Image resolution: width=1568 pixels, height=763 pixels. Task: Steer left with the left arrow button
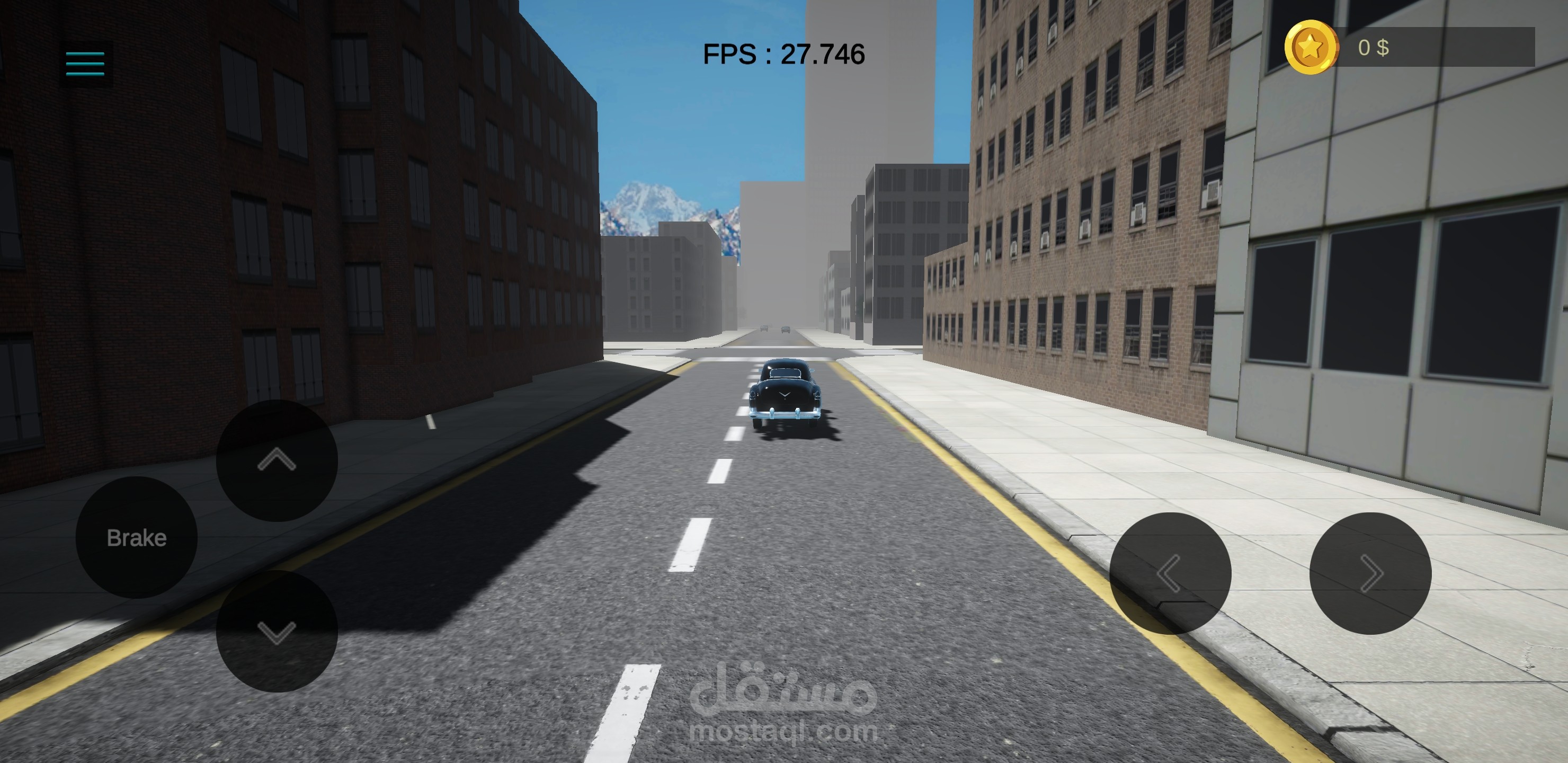pos(1170,573)
